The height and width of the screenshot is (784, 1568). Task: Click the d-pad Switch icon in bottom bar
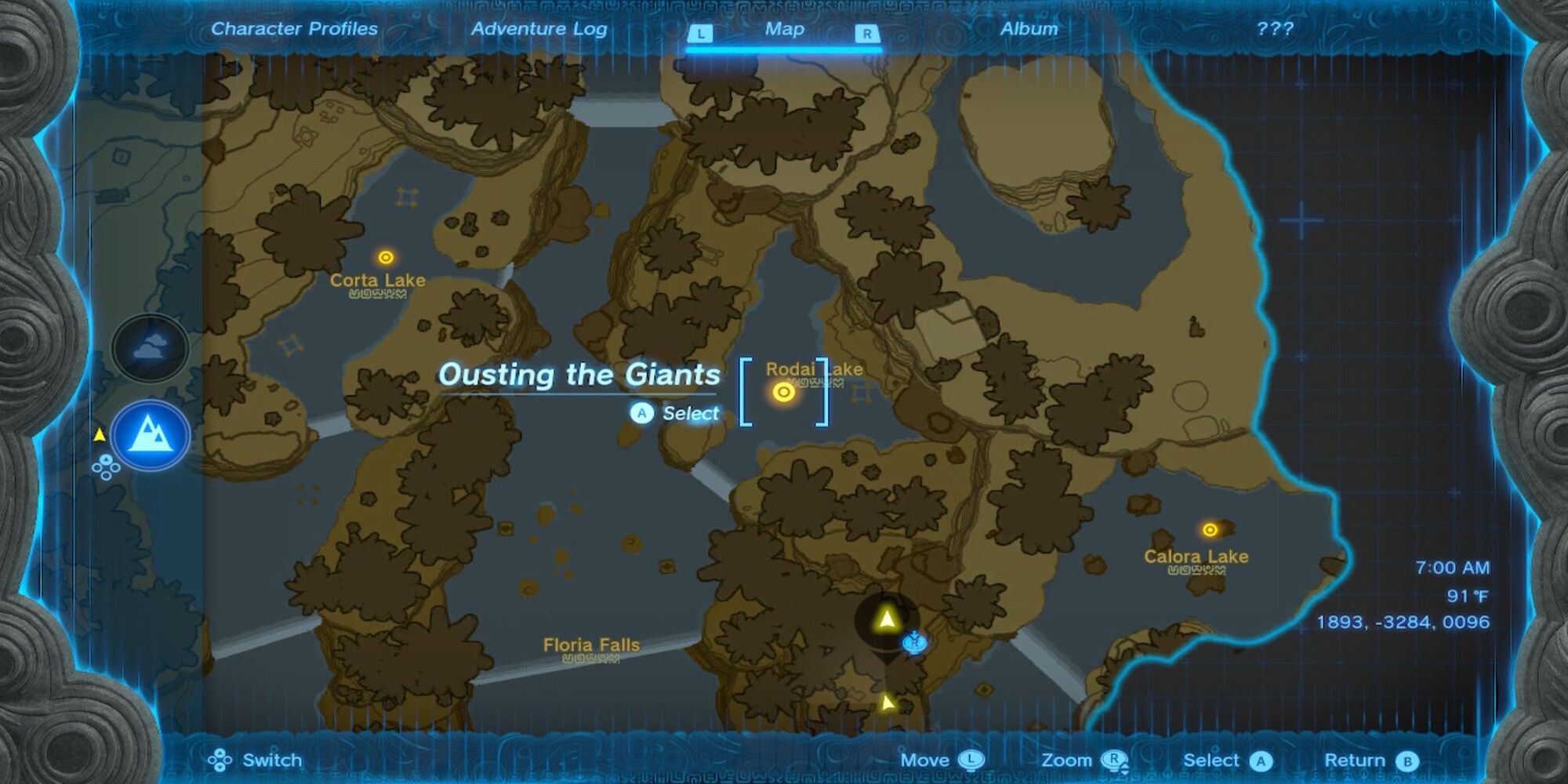(x=222, y=760)
